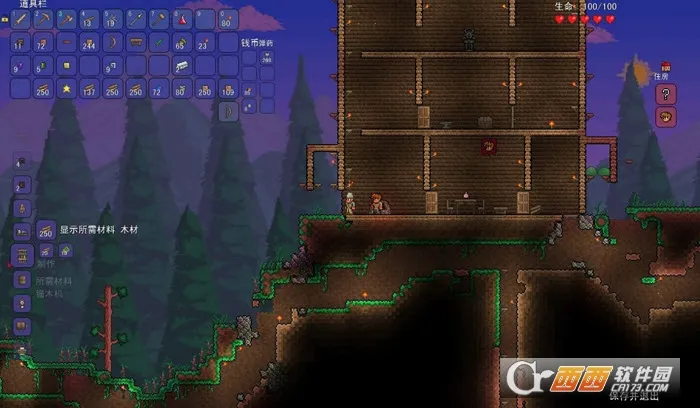Viewport: 700px width, 408px height.
Task: Click the NPC head housing button
Action: click(665, 117)
